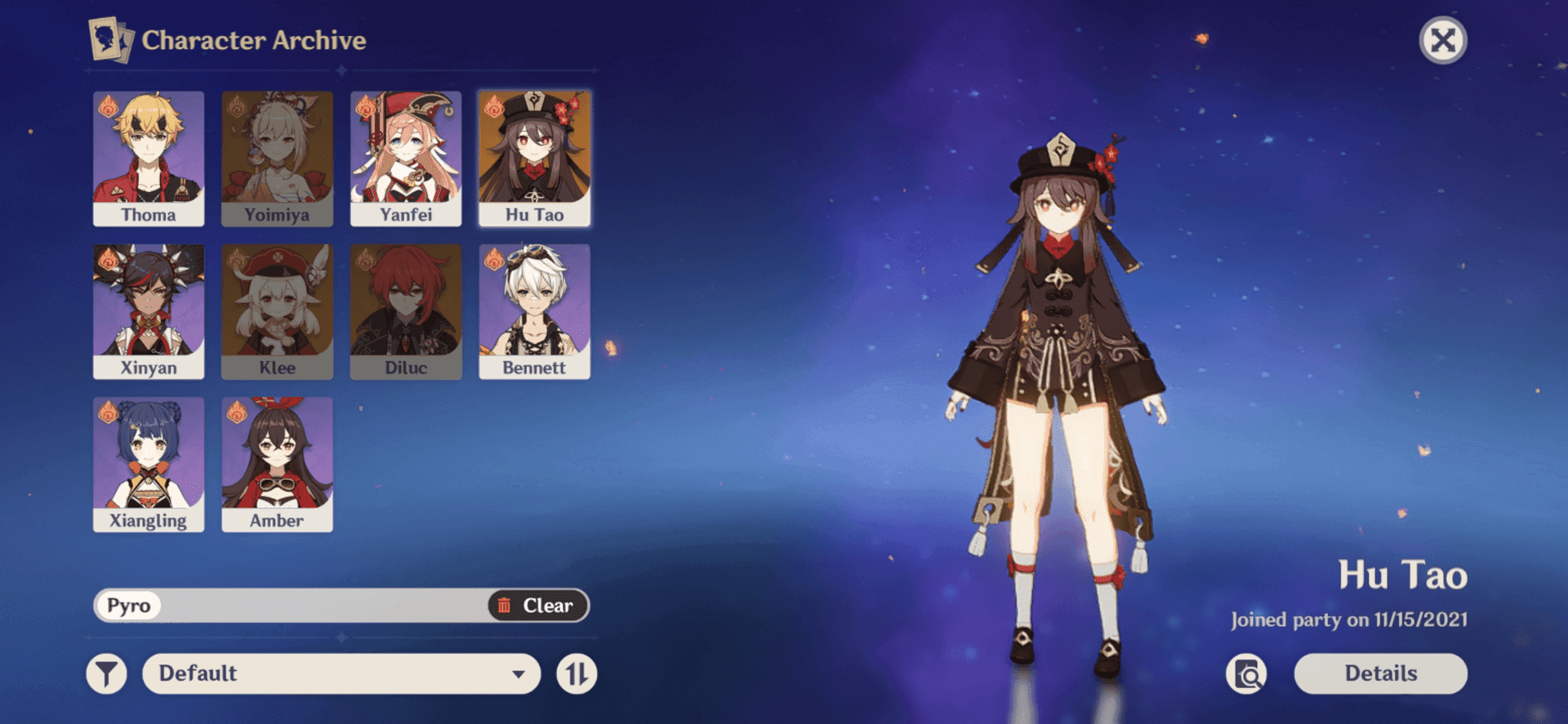Select the Amber character card
This screenshot has height=724, width=1568.
coord(277,464)
